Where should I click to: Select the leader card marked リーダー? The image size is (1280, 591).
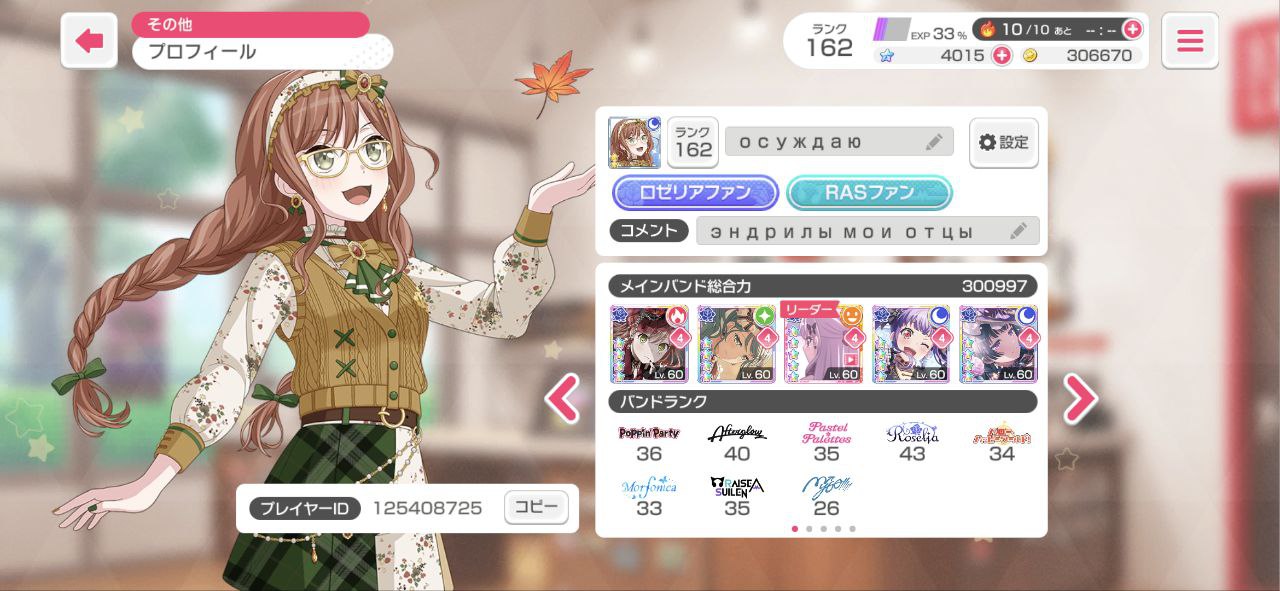(x=824, y=345)
